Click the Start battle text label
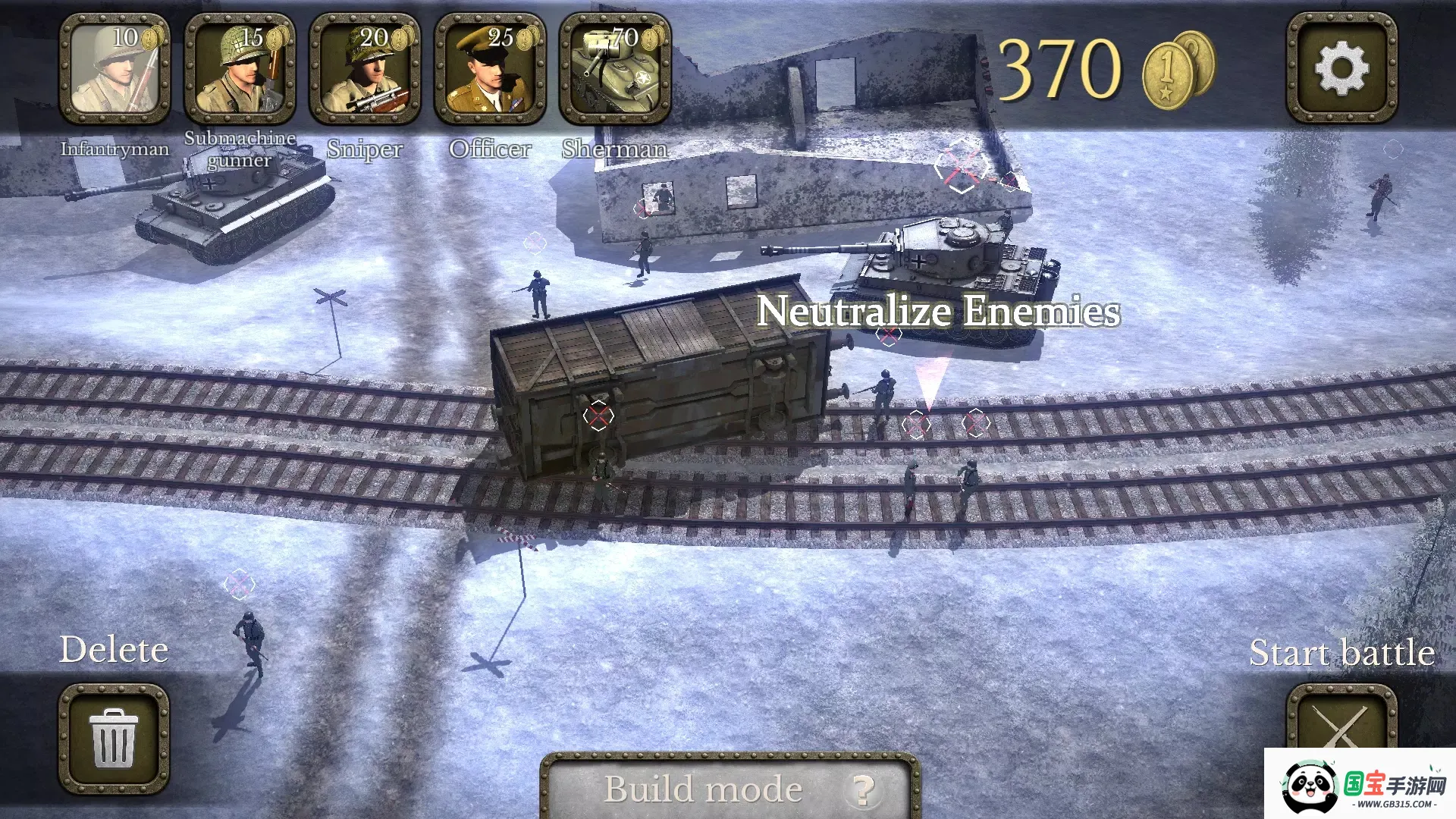Image resolution: width=1456 pixels, height=819 pixels. [x=1342, y=652]
